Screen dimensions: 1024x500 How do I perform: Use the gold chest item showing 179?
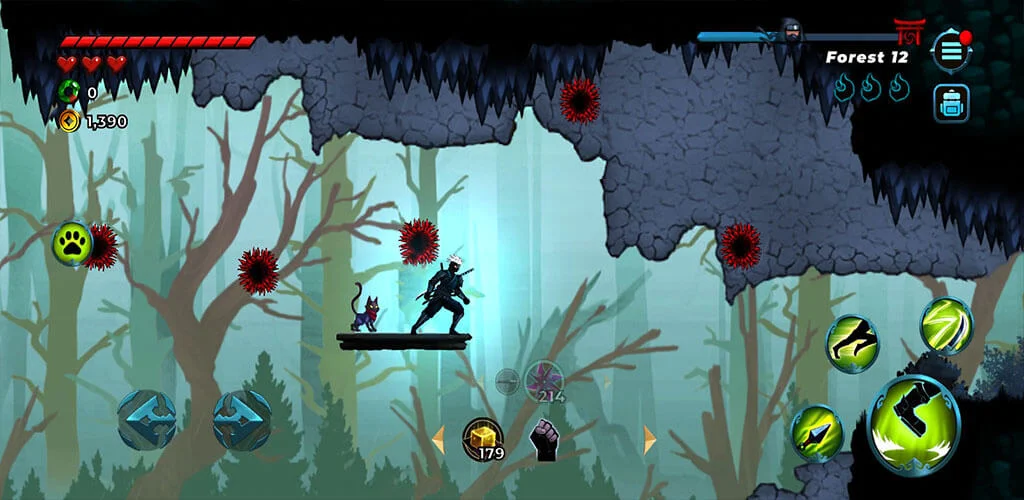coord(482,438)
